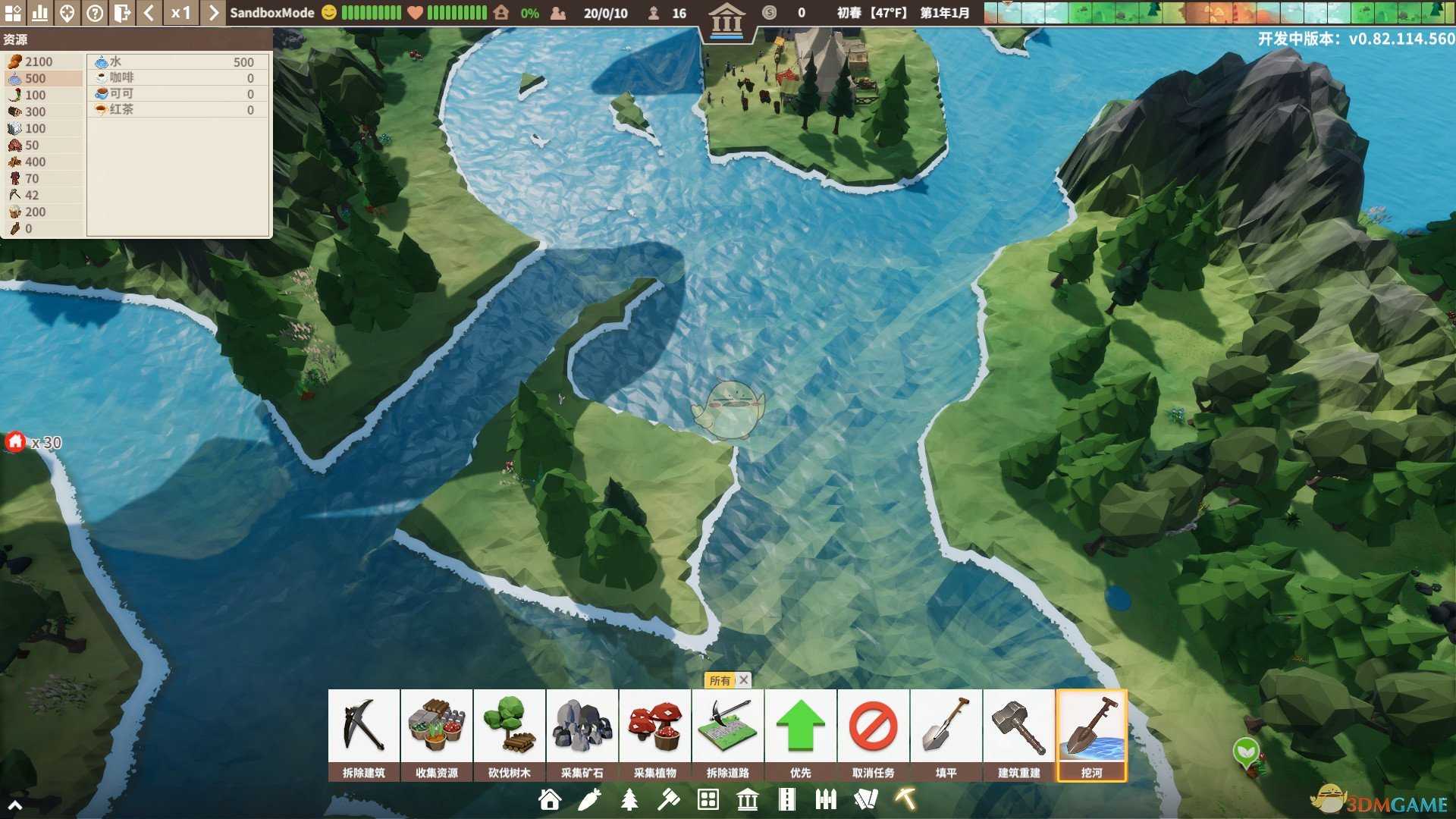The image size is (1456, 819).
Task: Select the 拆除建筑 demolish building tool
Action: (363, 733)
